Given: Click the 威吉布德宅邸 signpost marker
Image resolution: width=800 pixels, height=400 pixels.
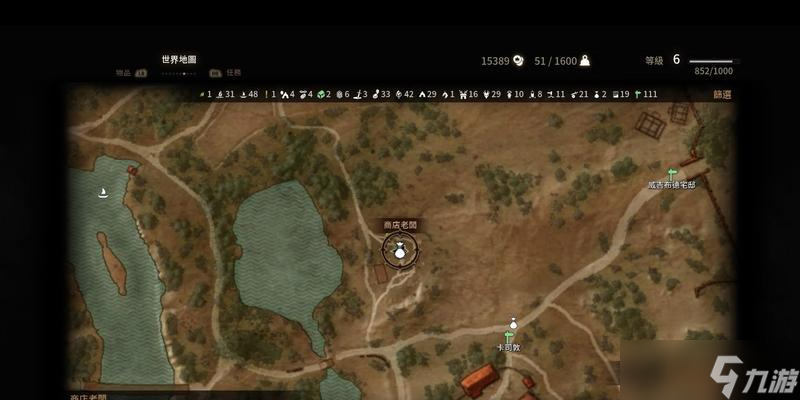Looking at the screenshot, I should tap(672, 173).
